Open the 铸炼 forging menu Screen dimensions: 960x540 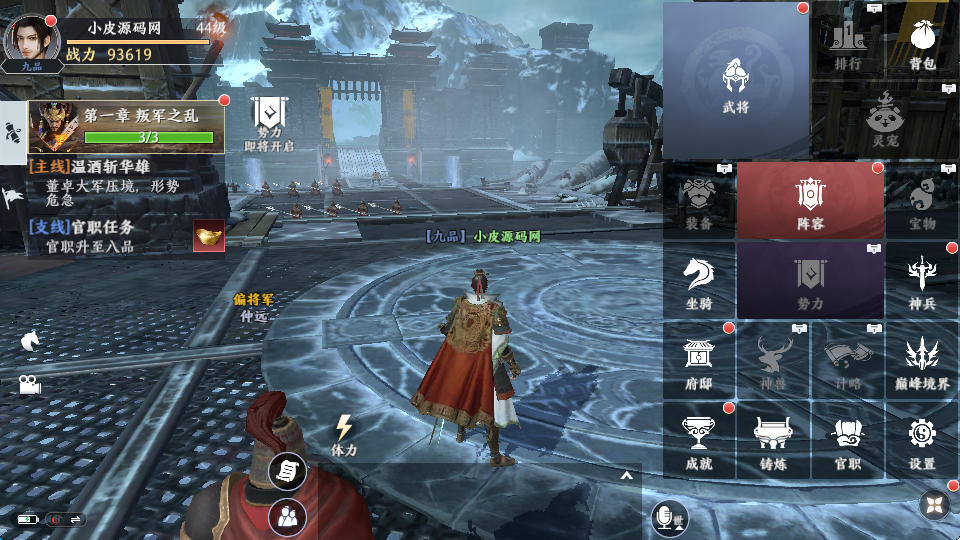tap(773, 440)
